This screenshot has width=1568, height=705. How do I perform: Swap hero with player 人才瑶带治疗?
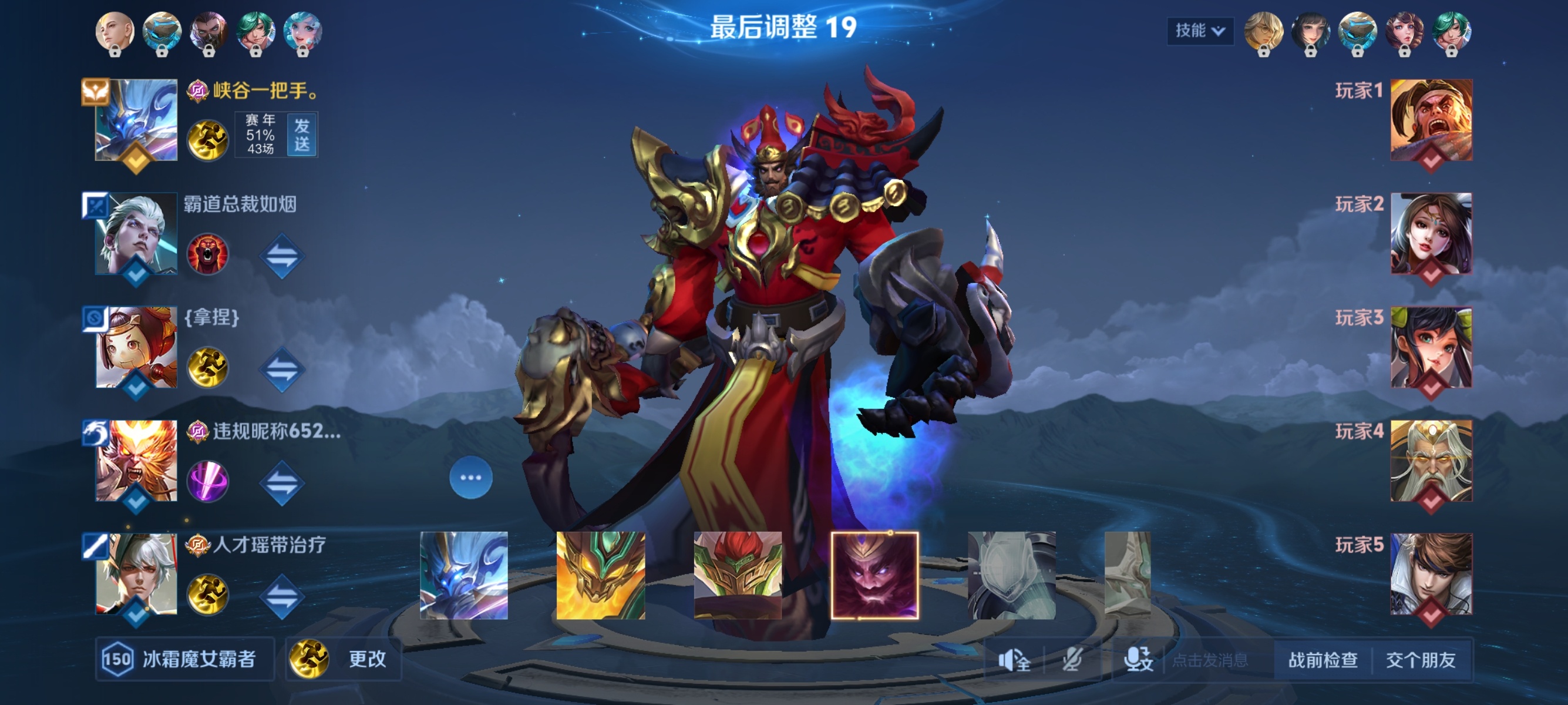[x=282, y=596]
